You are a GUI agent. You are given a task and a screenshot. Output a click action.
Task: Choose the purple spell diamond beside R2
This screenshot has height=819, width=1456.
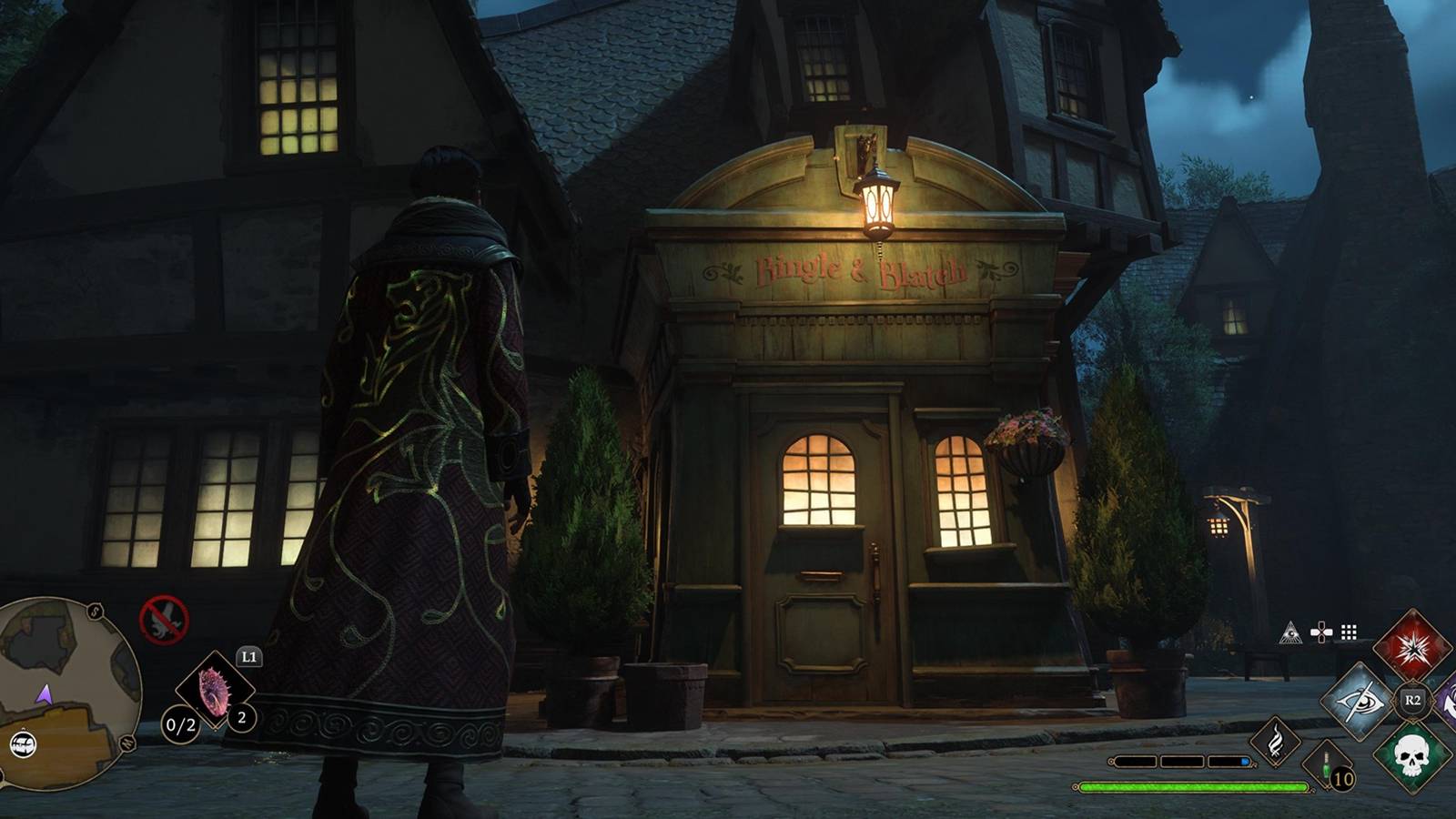coord(1450,701)
